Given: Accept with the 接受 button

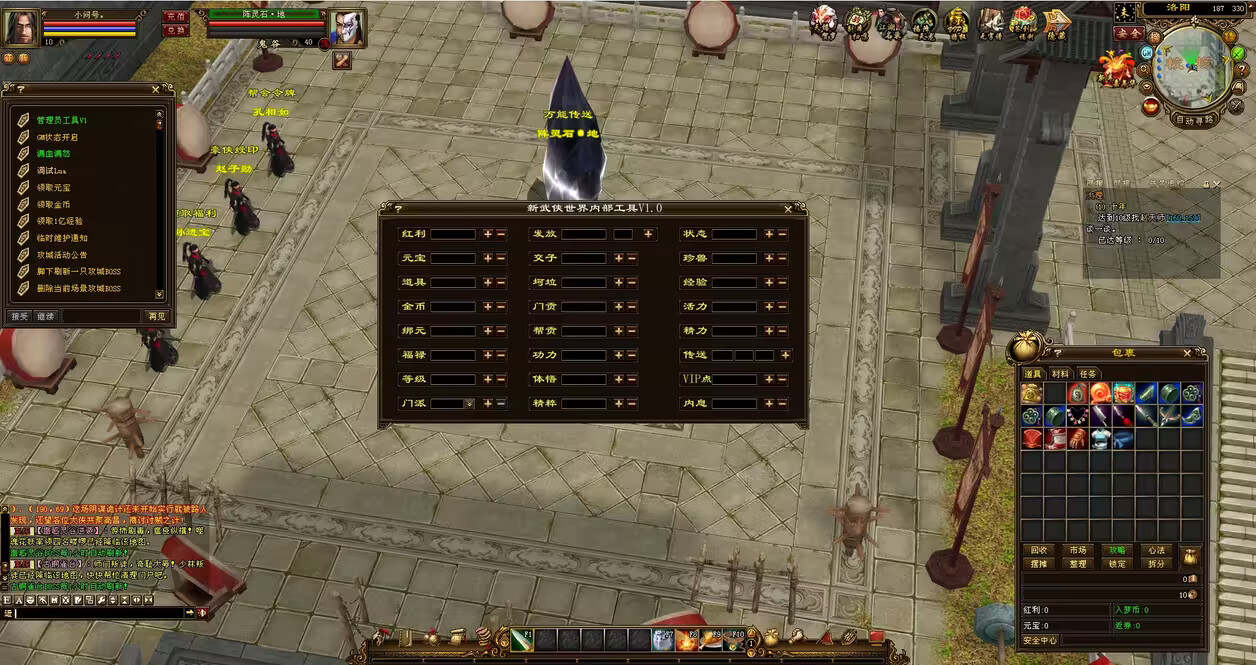Looking at the screenshot, I should (x=20, y=316).
